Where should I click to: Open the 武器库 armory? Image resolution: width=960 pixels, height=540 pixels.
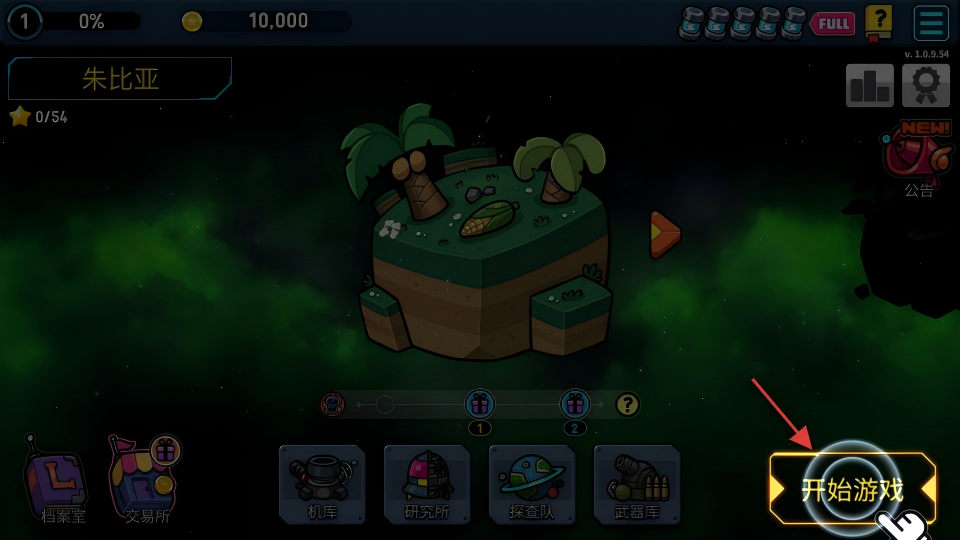click(x=637, y=484)
